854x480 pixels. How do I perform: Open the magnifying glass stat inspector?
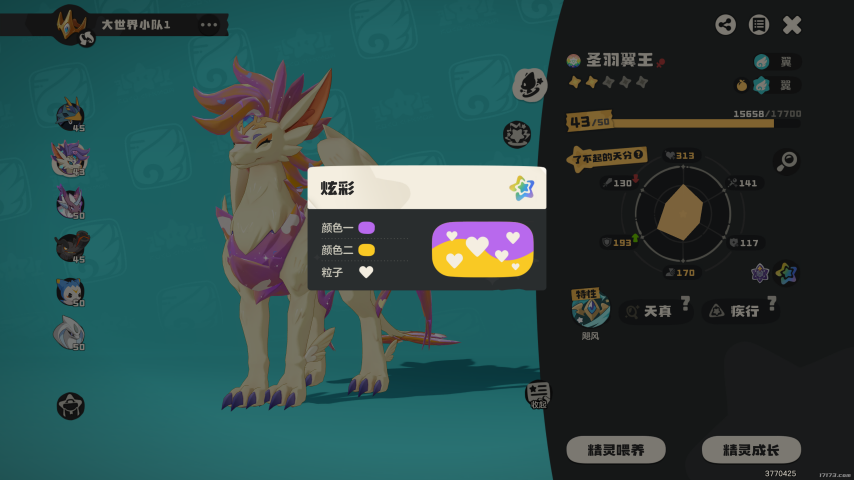(x=786, y=161)
